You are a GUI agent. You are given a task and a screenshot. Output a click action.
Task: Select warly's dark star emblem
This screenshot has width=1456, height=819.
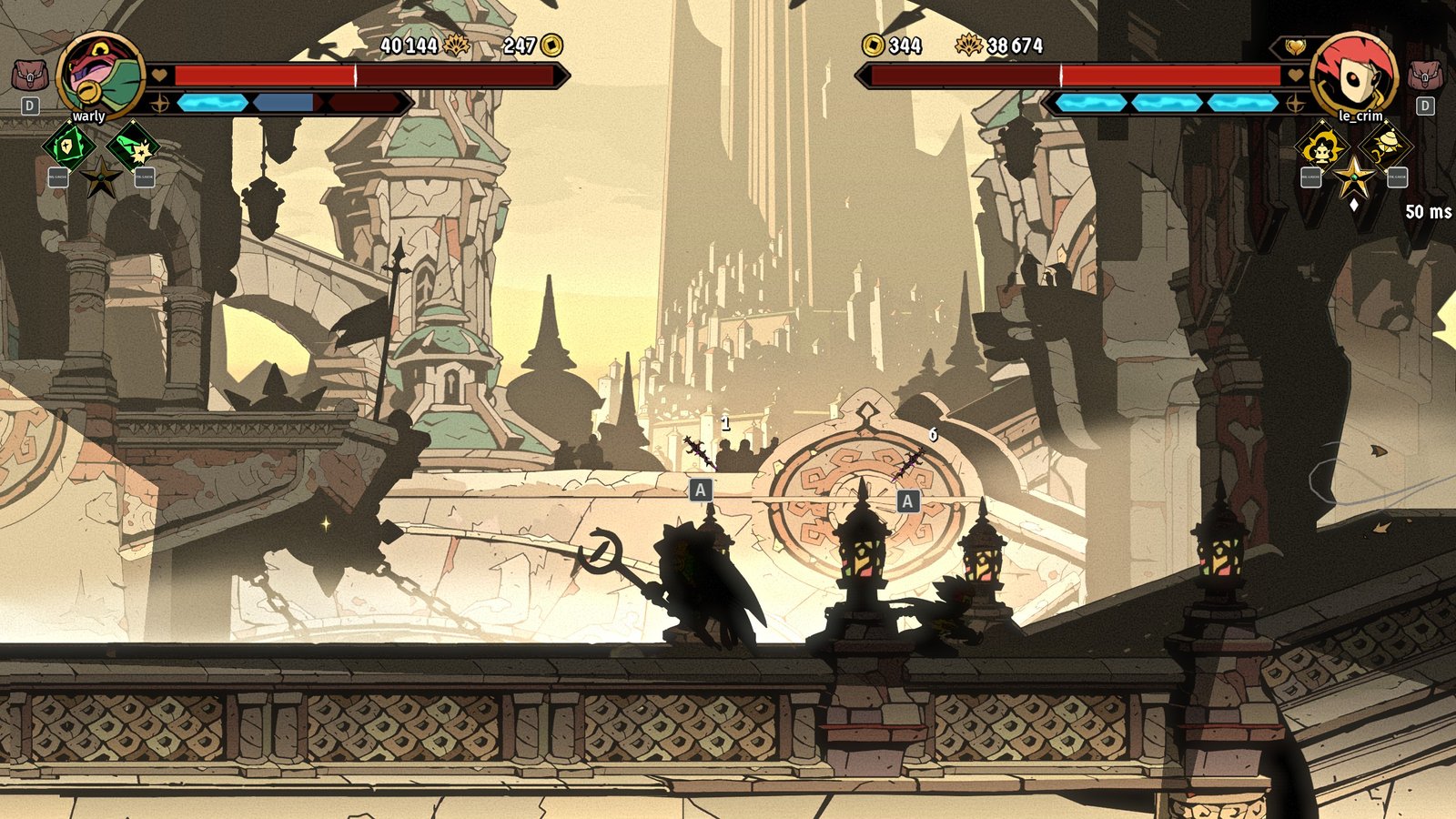[100, 177]
